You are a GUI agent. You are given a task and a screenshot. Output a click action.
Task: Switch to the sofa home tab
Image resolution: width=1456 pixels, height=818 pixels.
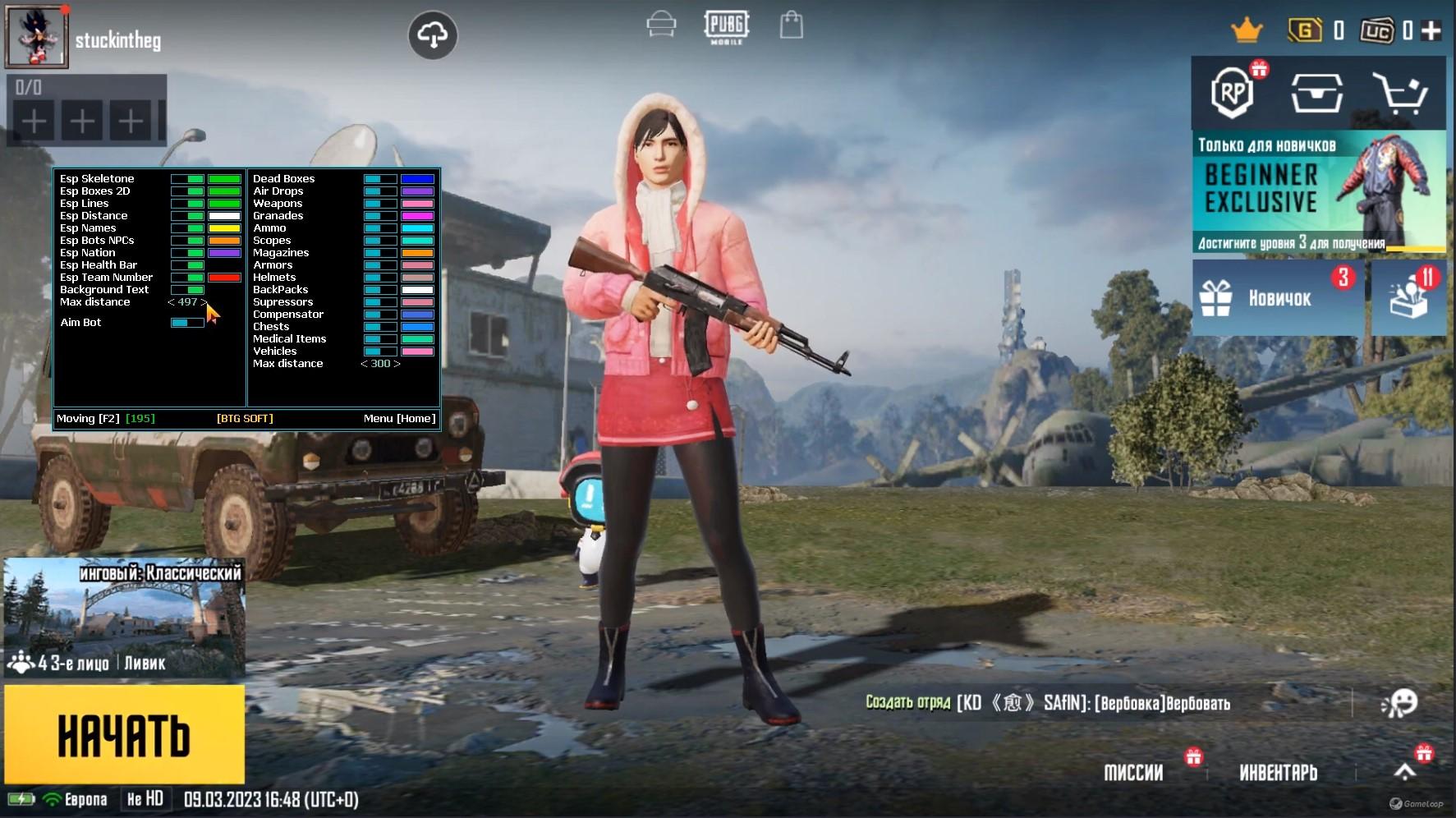coord(661,25)
